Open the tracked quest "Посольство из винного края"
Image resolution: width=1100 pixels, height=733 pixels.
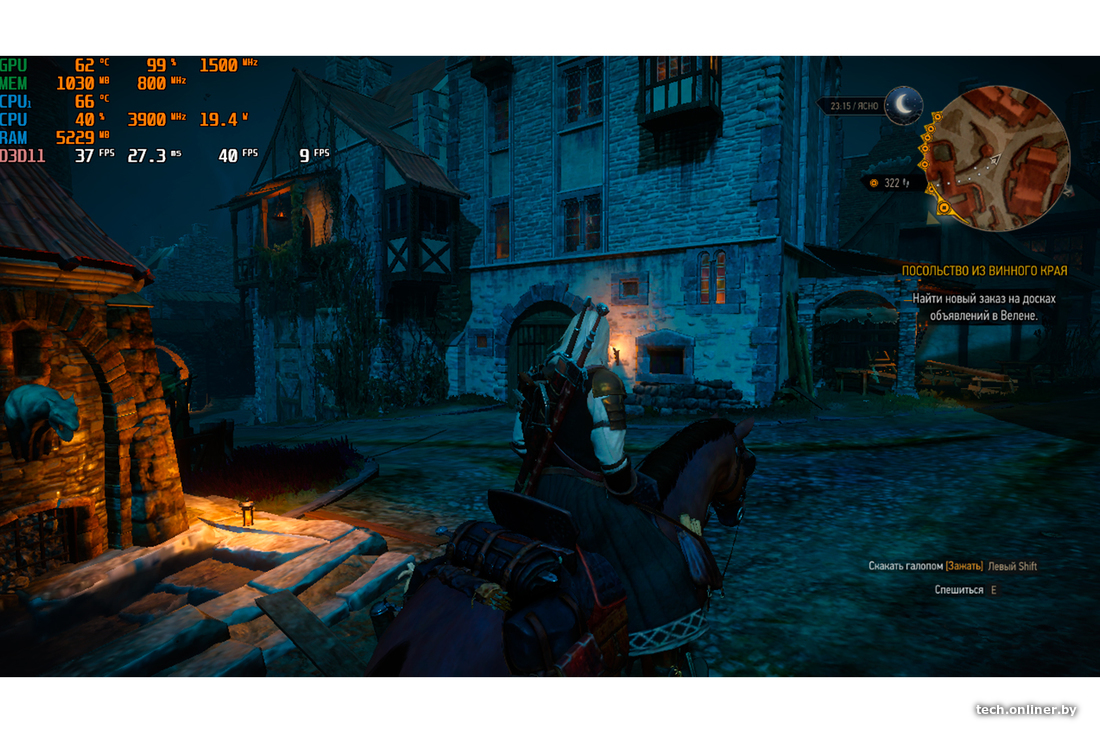coord(984,270)
